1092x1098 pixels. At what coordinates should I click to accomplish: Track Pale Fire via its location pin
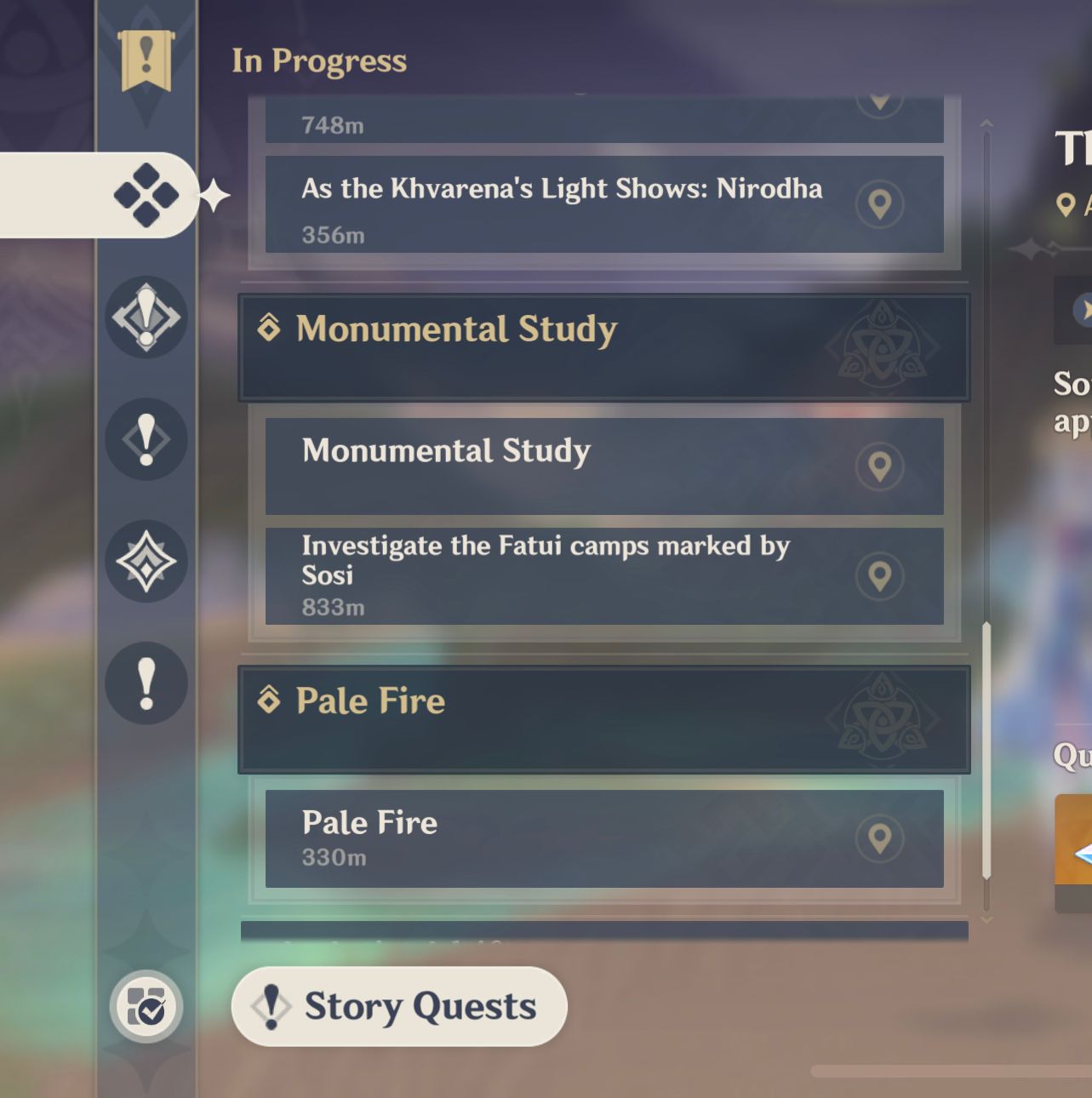tap(880, 838)
